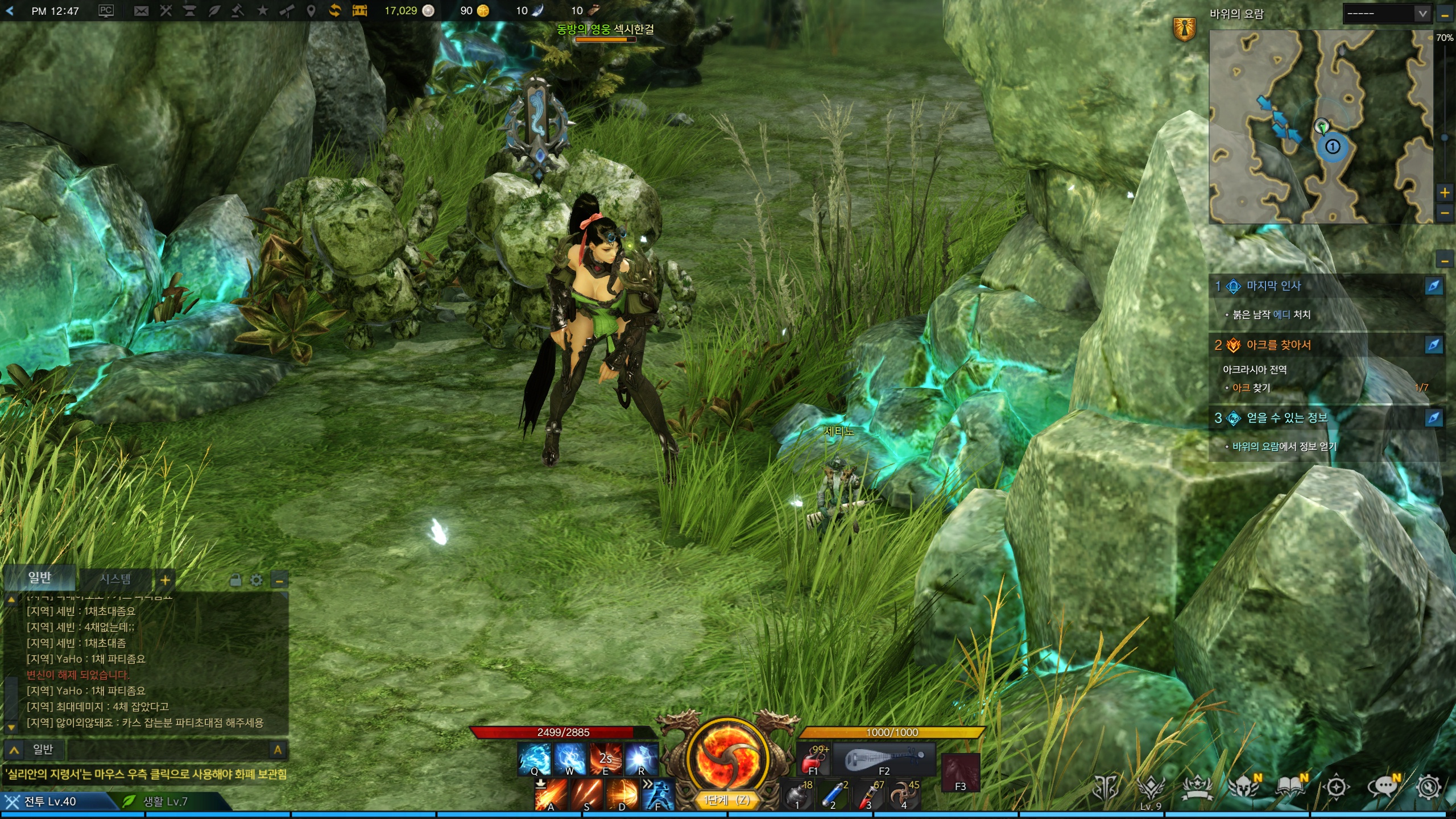Use the grey bomb item in slot 1
Viewport: 1456px width, 819px height.
[797, 795]
